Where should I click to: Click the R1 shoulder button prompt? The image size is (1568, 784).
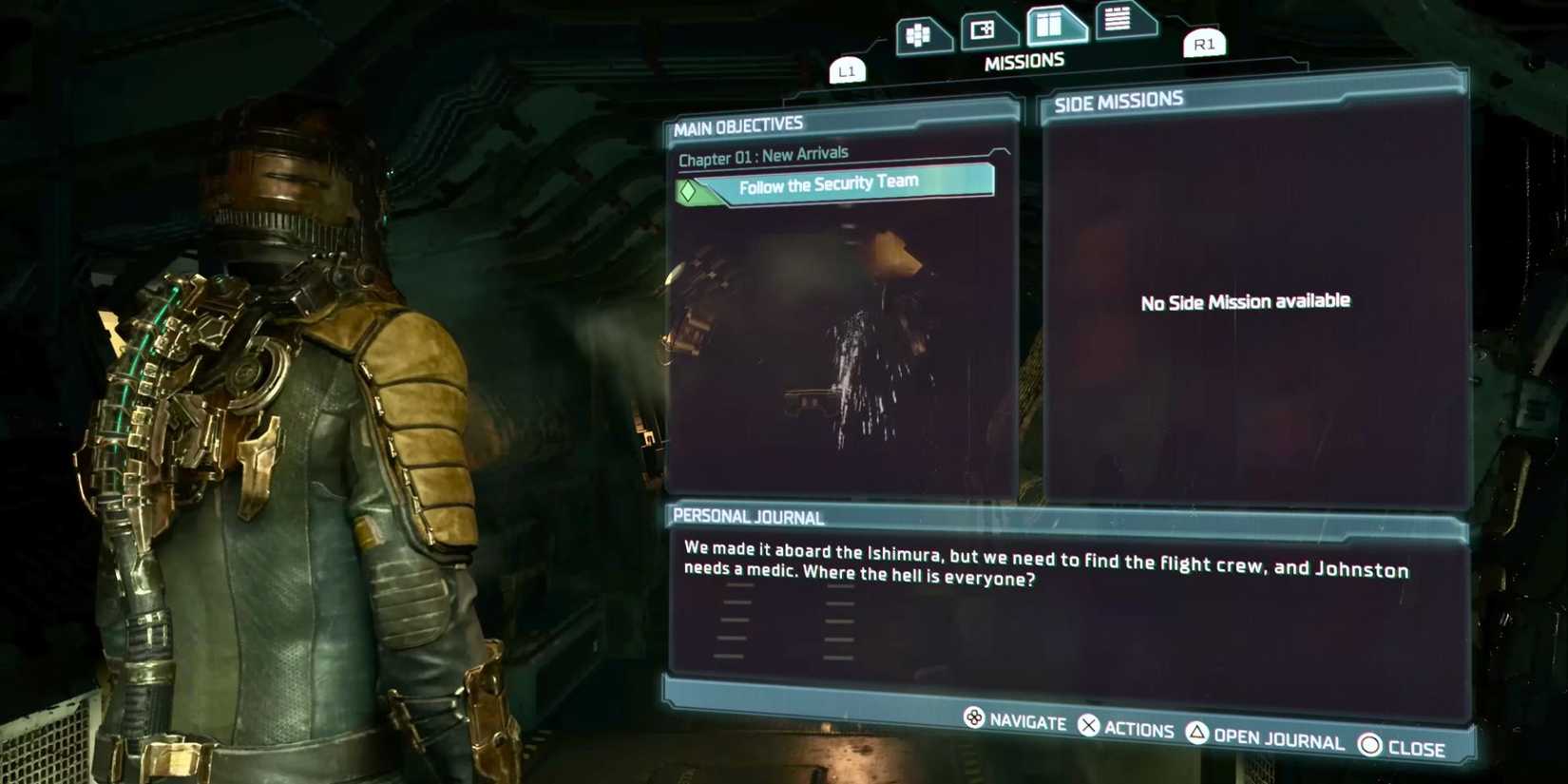[1203, 45]
